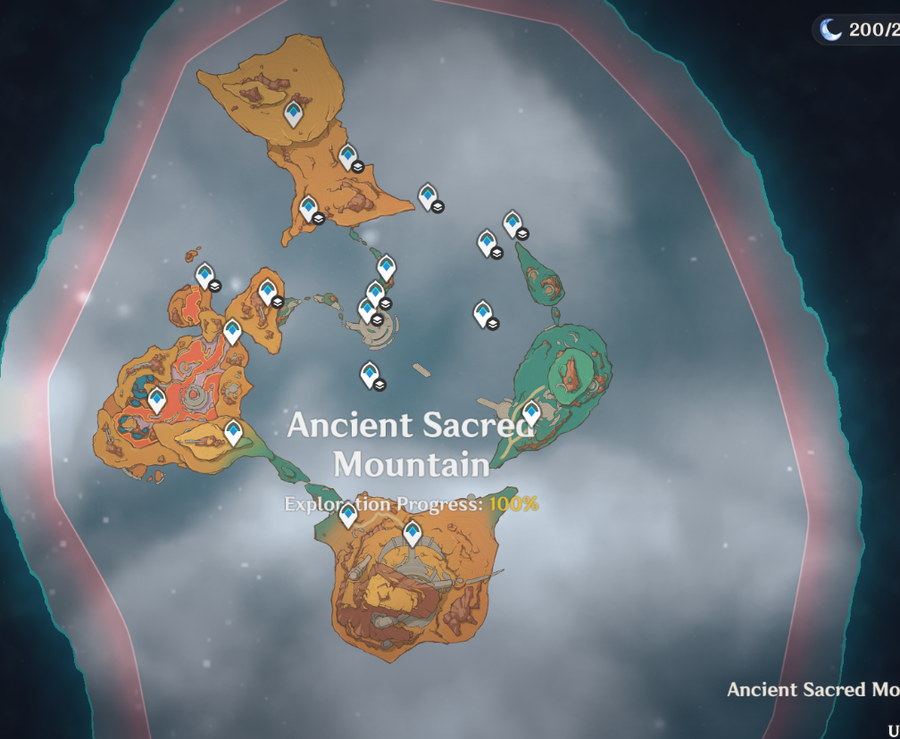Select the teleport waypoint on the large green island

tap(531, 411)
